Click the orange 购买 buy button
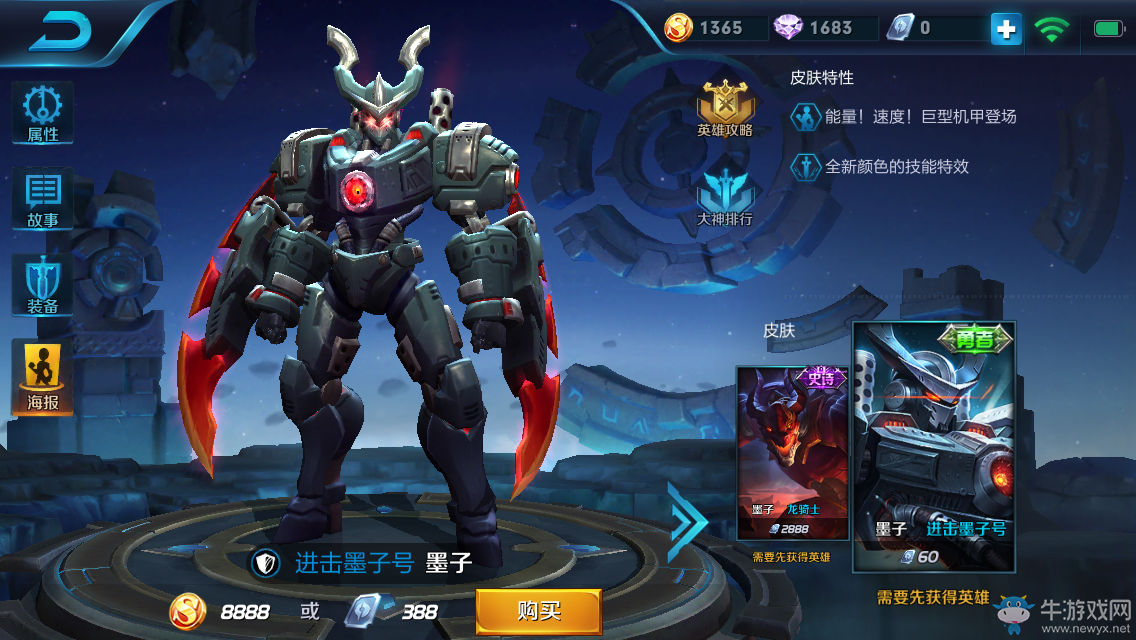Image resolution: width=1136 pixels, height=640 pixels. click(538, 610)
